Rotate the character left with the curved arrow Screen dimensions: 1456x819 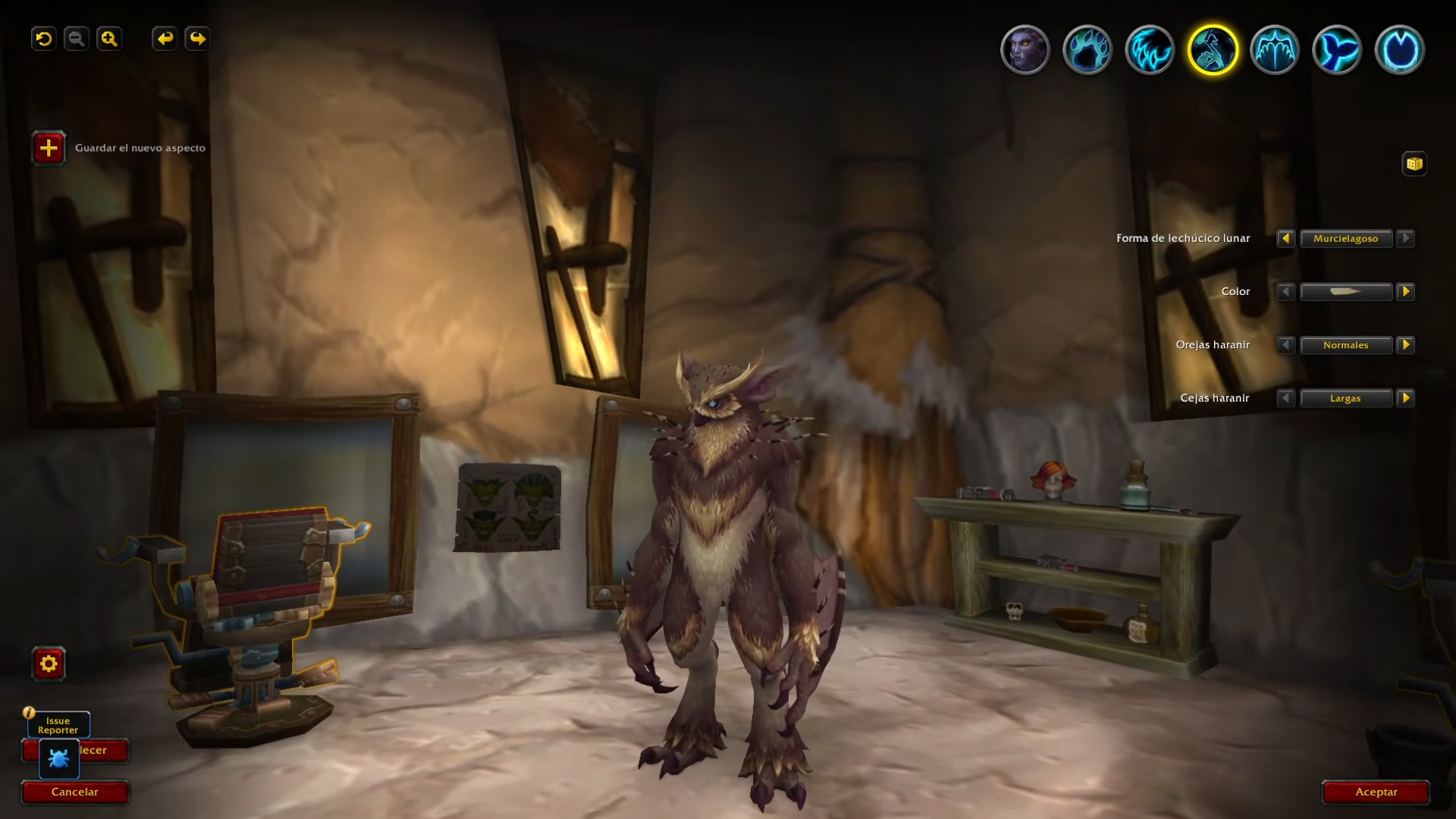click(165, 39)
